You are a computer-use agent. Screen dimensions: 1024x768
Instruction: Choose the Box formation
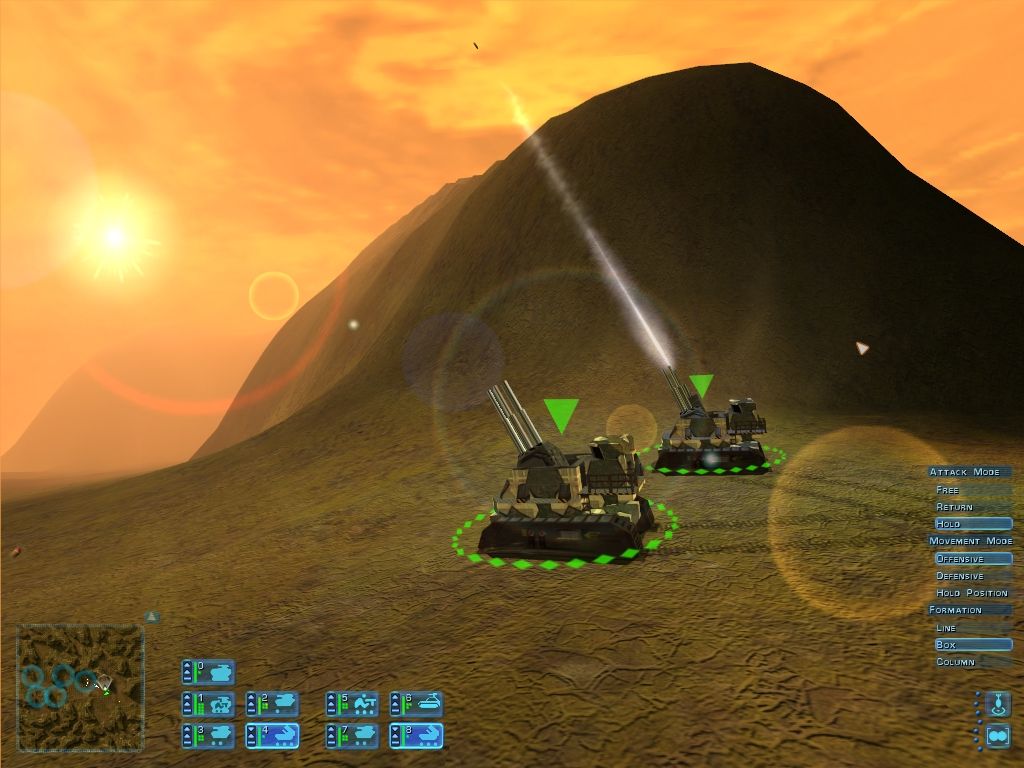972,645
